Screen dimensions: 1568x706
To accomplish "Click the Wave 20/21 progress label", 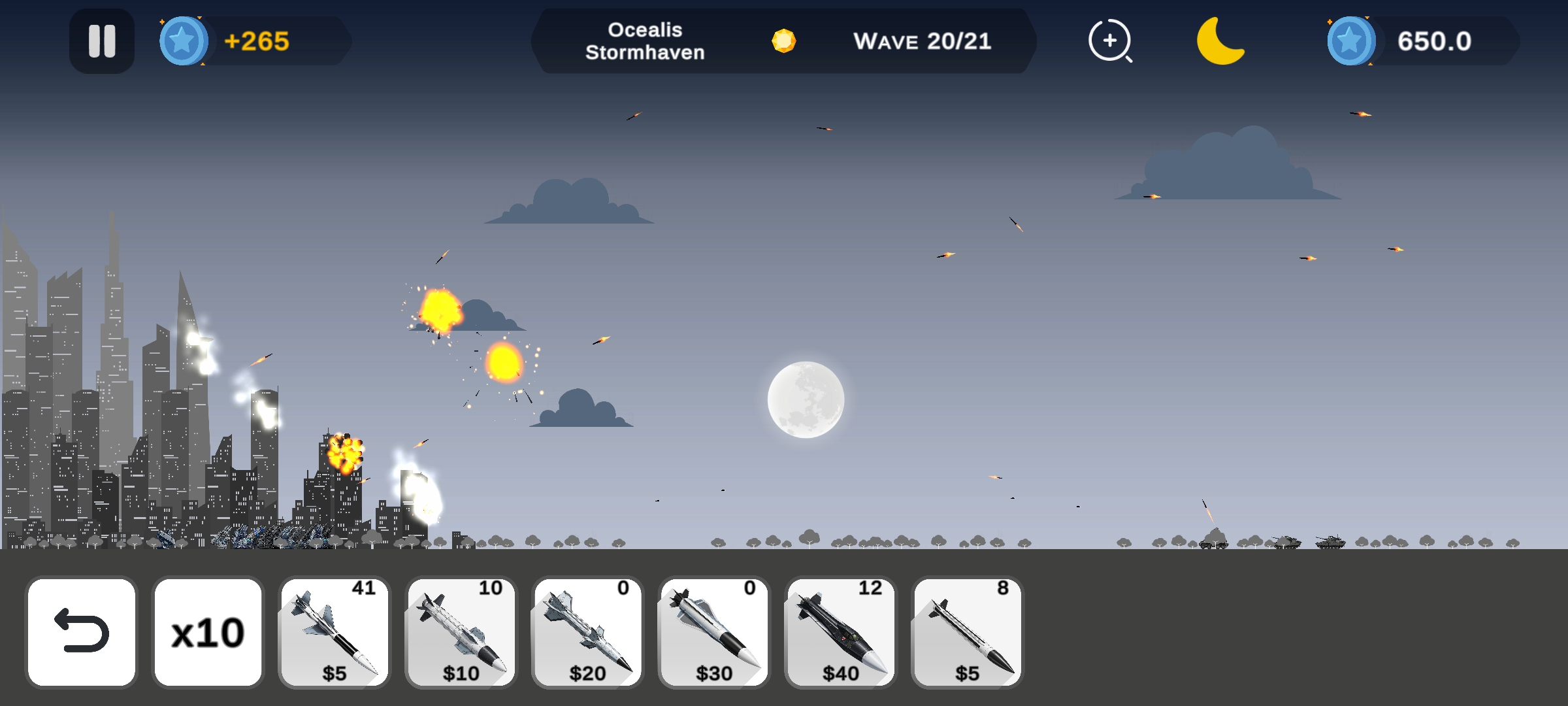I will click(923, 41).
